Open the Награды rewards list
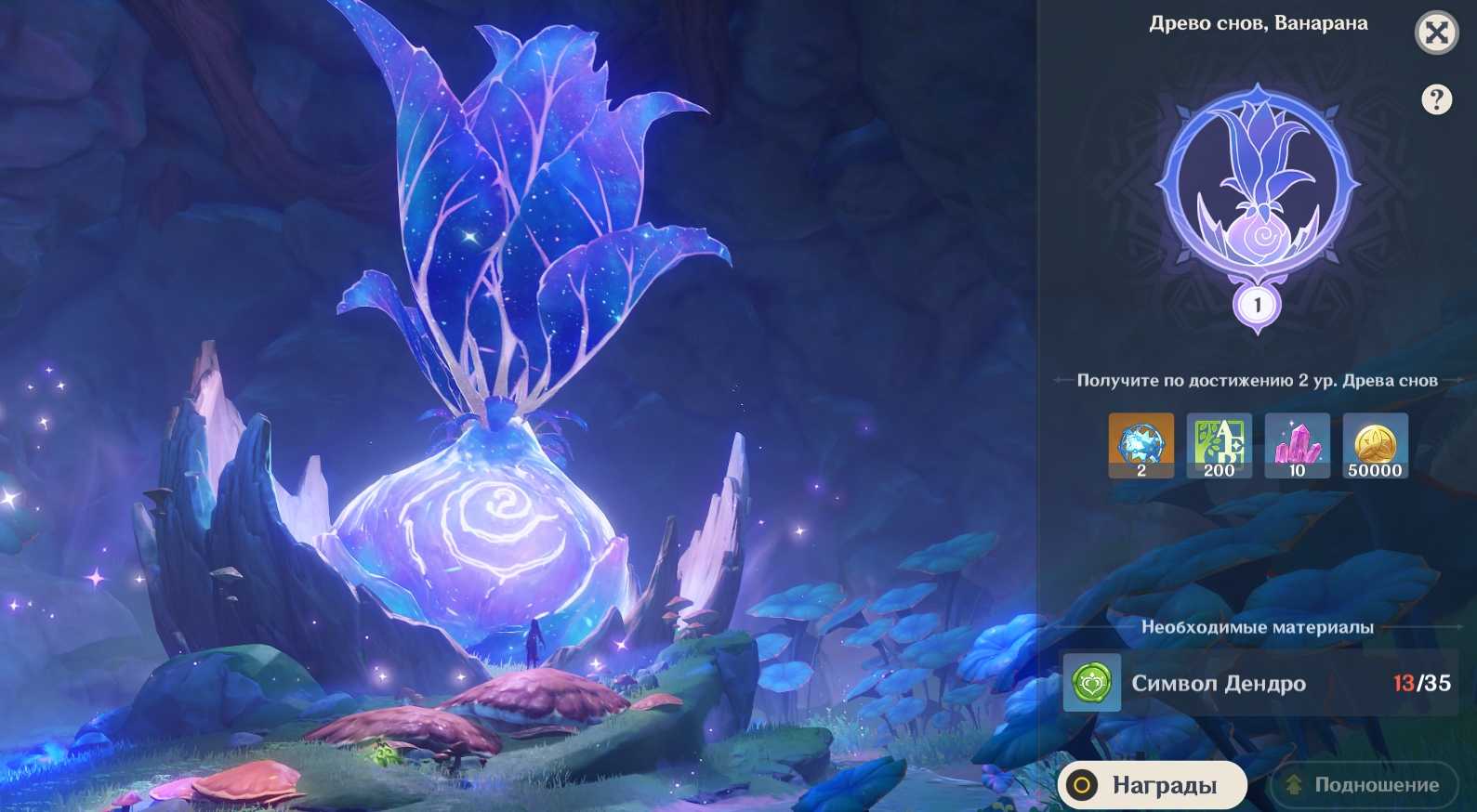This screenshot has width=1477, height=812. tap(1152, 785)
